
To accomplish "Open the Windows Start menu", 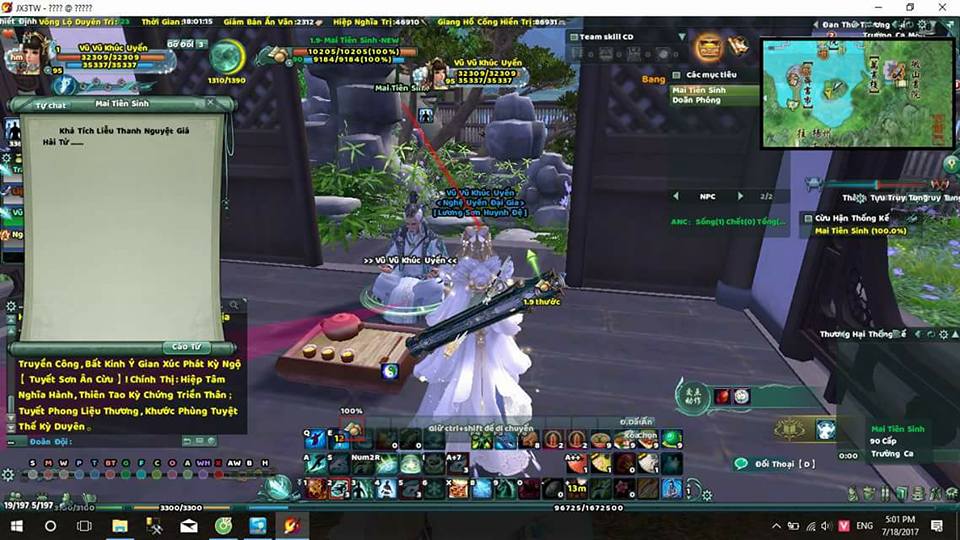I will pyautogui.click(x=17, y=525).
